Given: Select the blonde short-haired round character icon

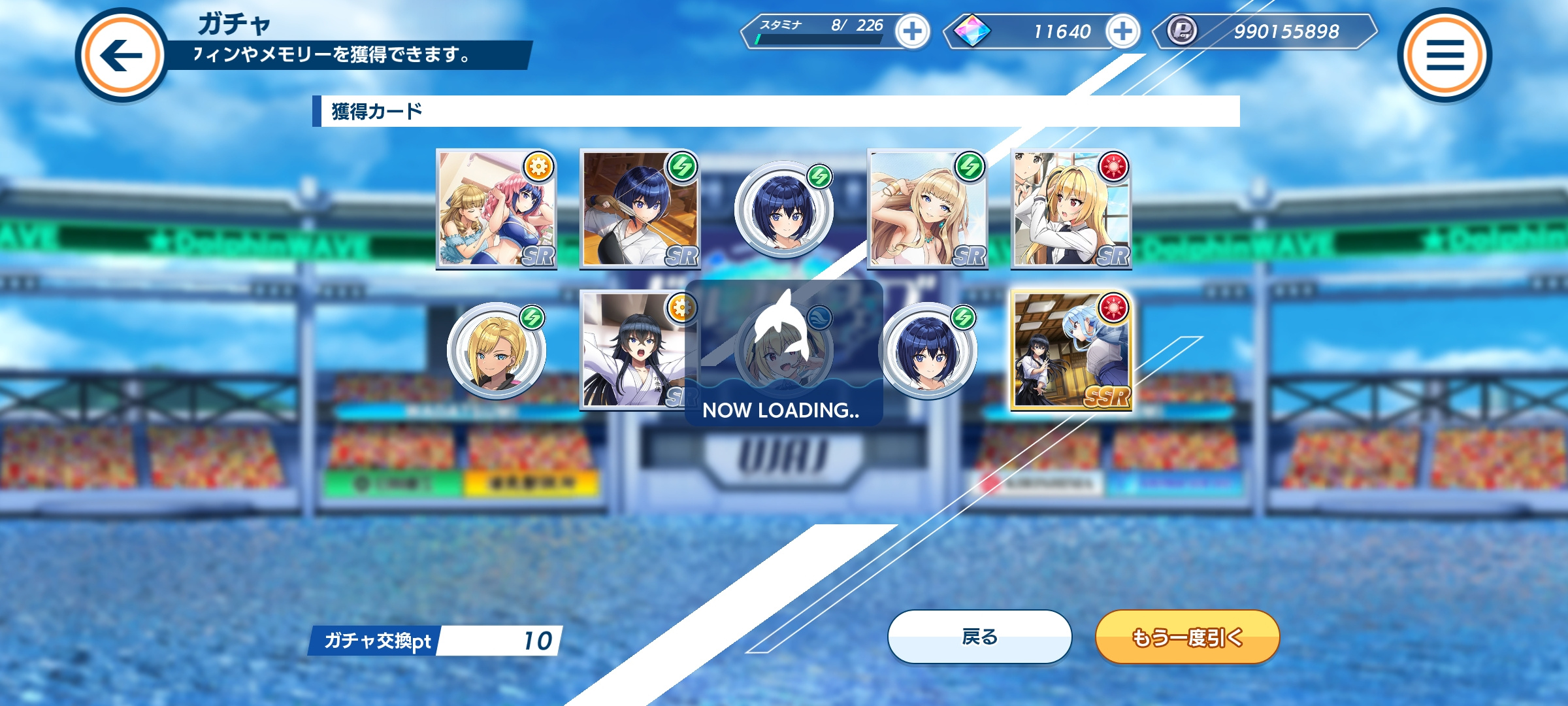Looking at the screenshot, I should coord(497,351).
